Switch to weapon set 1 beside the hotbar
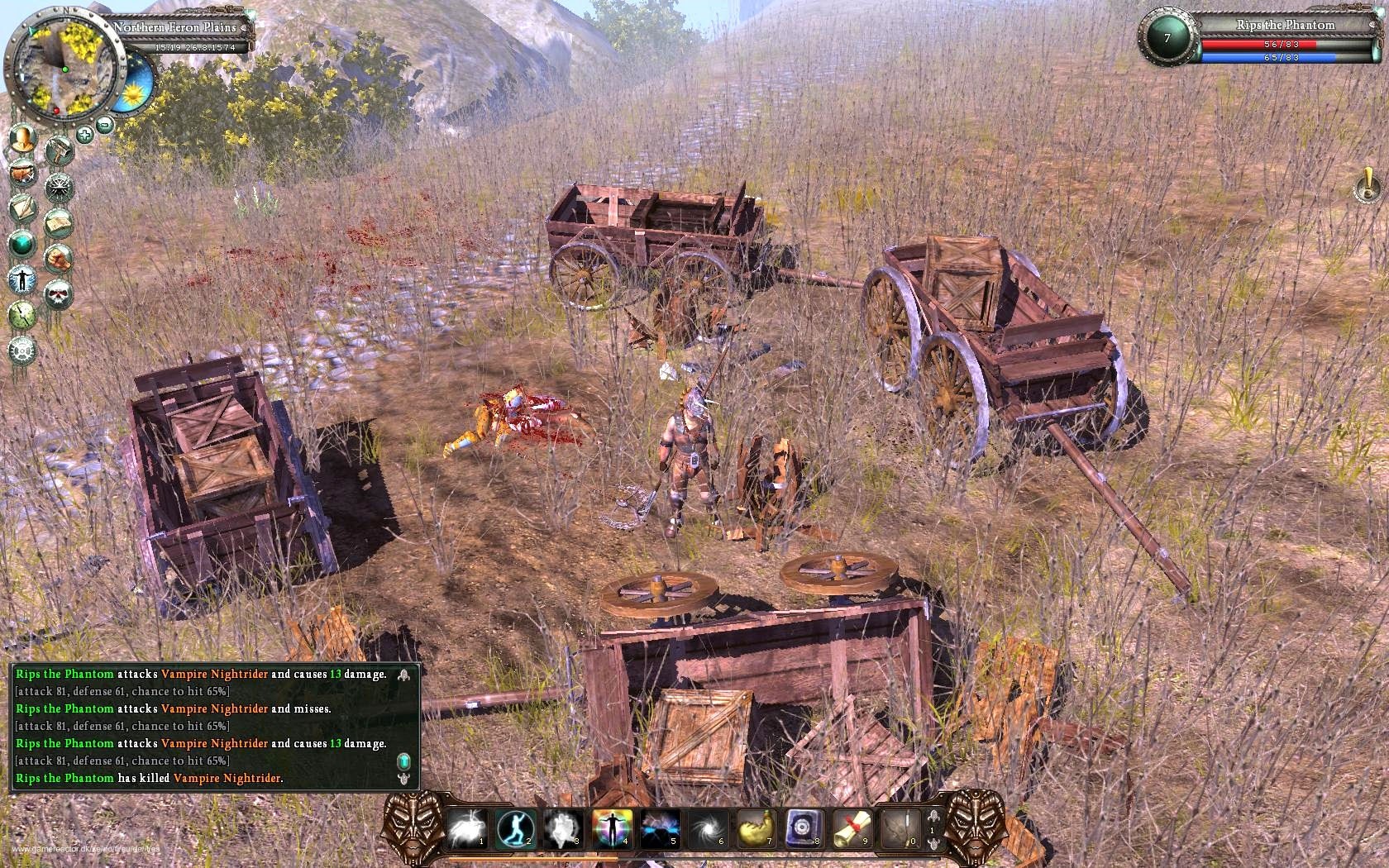This screenshot has height=868, width=1389. [x=932, y=832]
